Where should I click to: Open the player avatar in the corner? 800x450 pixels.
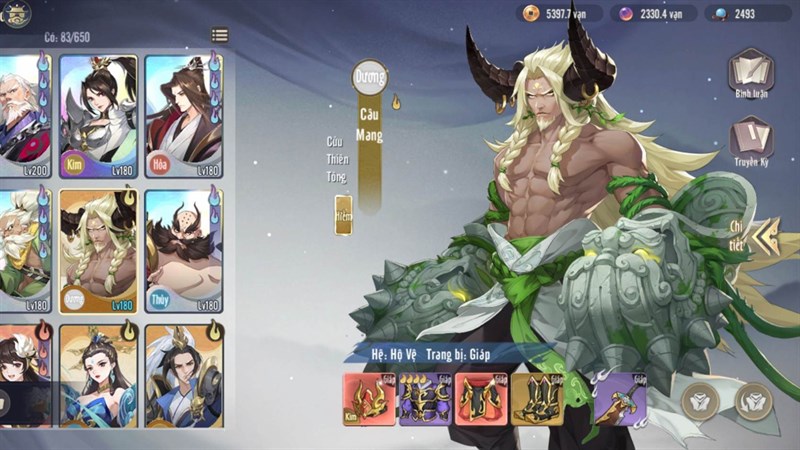point(17,13)
